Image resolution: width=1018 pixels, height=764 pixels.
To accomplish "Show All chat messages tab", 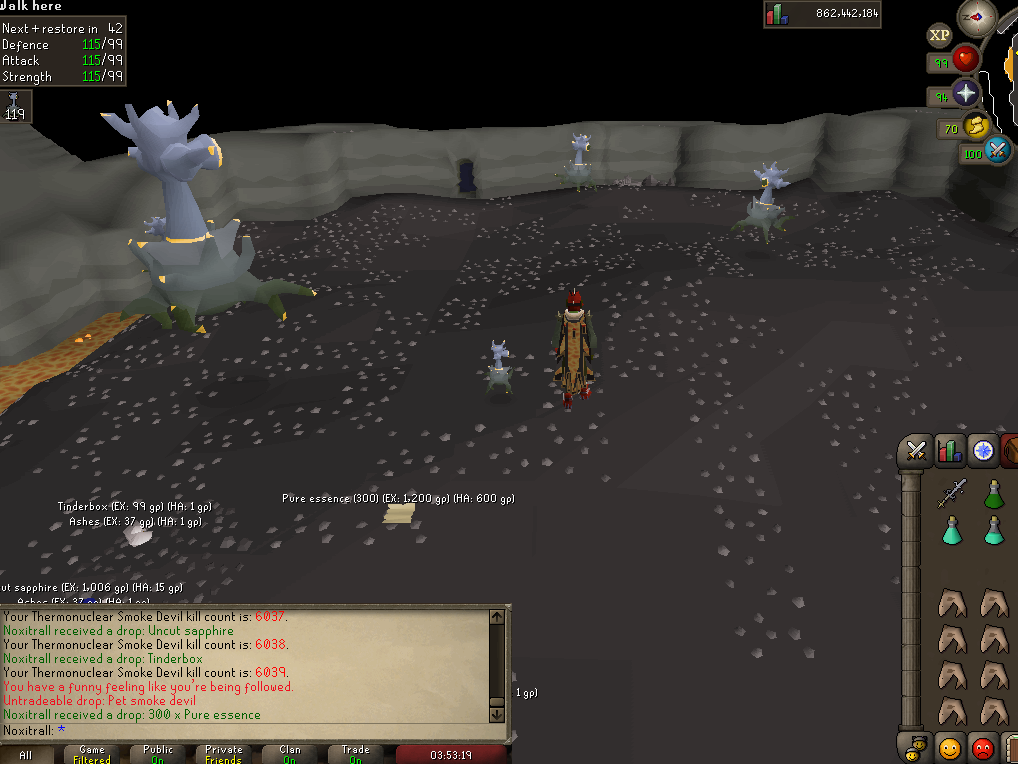I will point(26,755).
